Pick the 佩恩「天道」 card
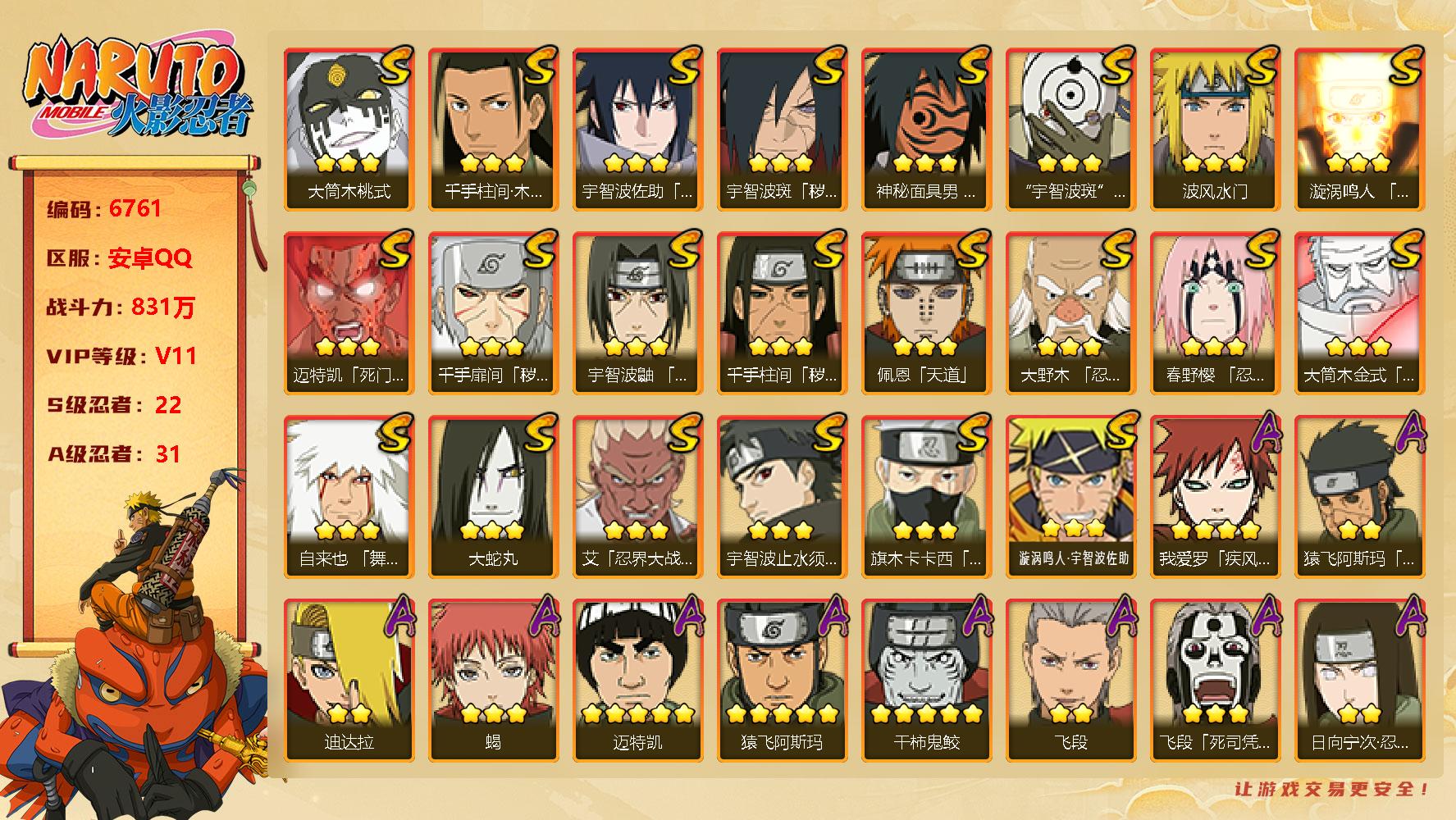The image size is (1456, 820). pyautogui.click(x=926, y=312)
